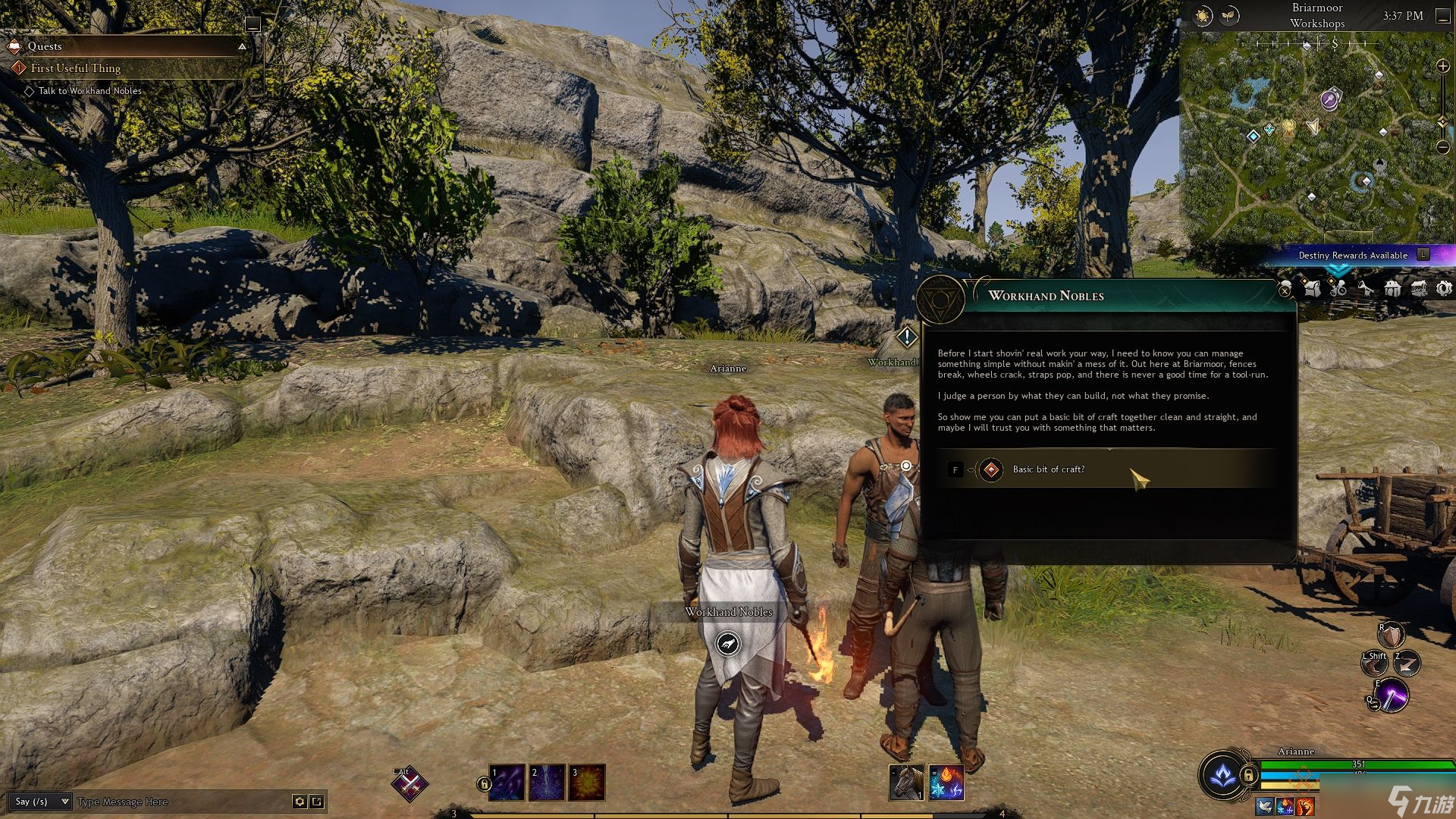Open the Say chat channel dropdown
This screenshot has width=1456, height=819.
coord(41,802)
